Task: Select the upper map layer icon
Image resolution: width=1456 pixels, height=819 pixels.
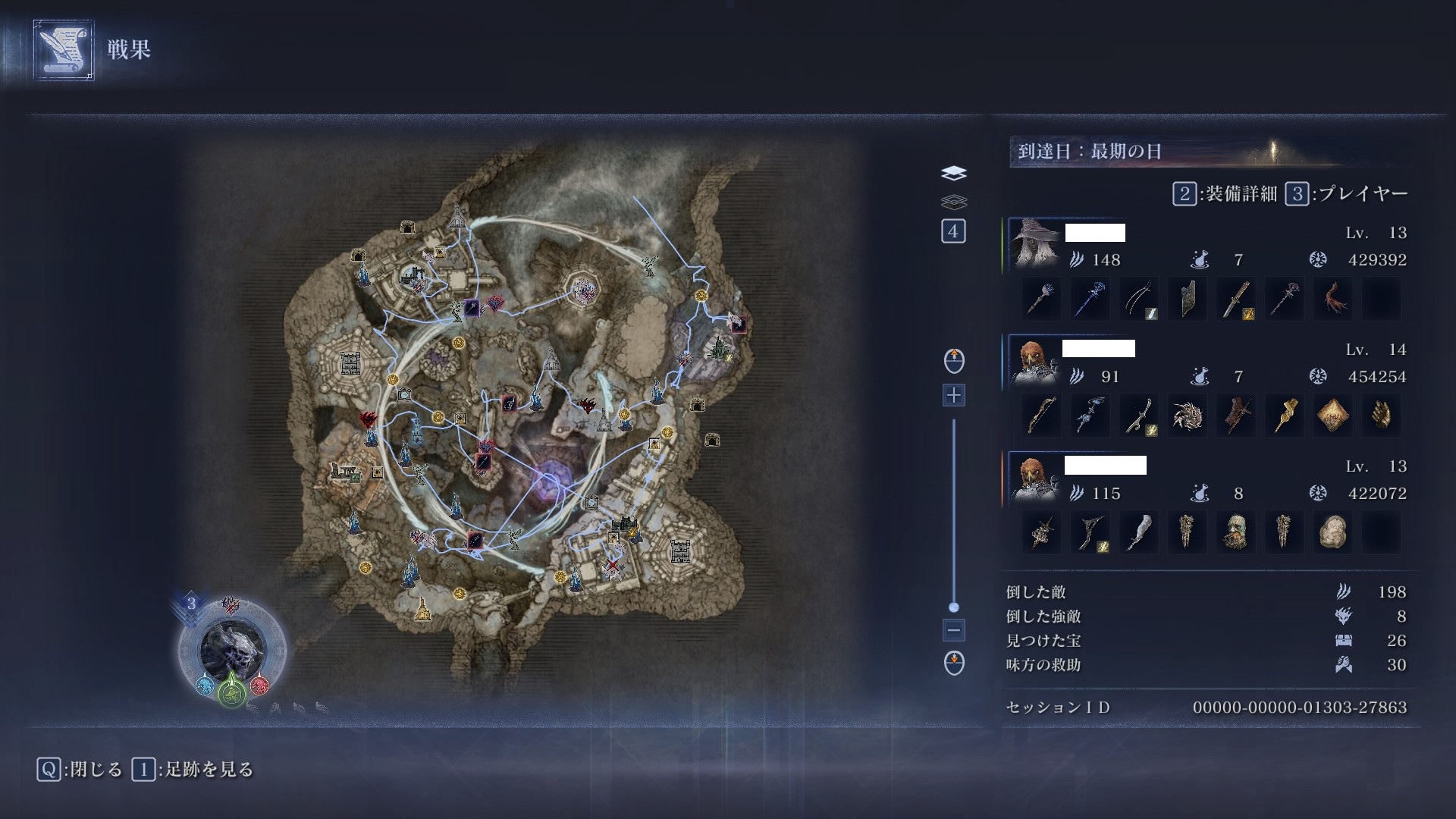Action: pyautogui.click(x=954, y=174)
